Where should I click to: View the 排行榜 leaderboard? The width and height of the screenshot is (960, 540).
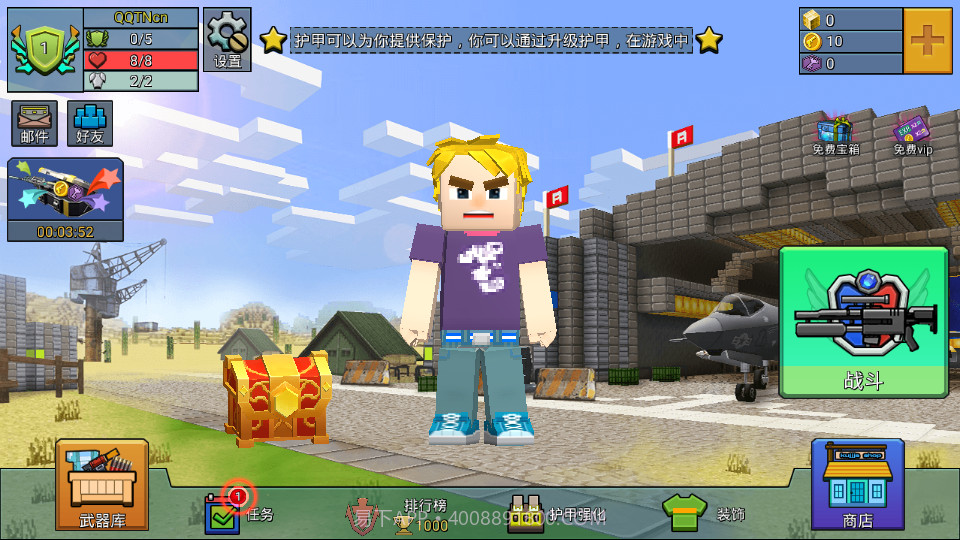click(410, 514)
